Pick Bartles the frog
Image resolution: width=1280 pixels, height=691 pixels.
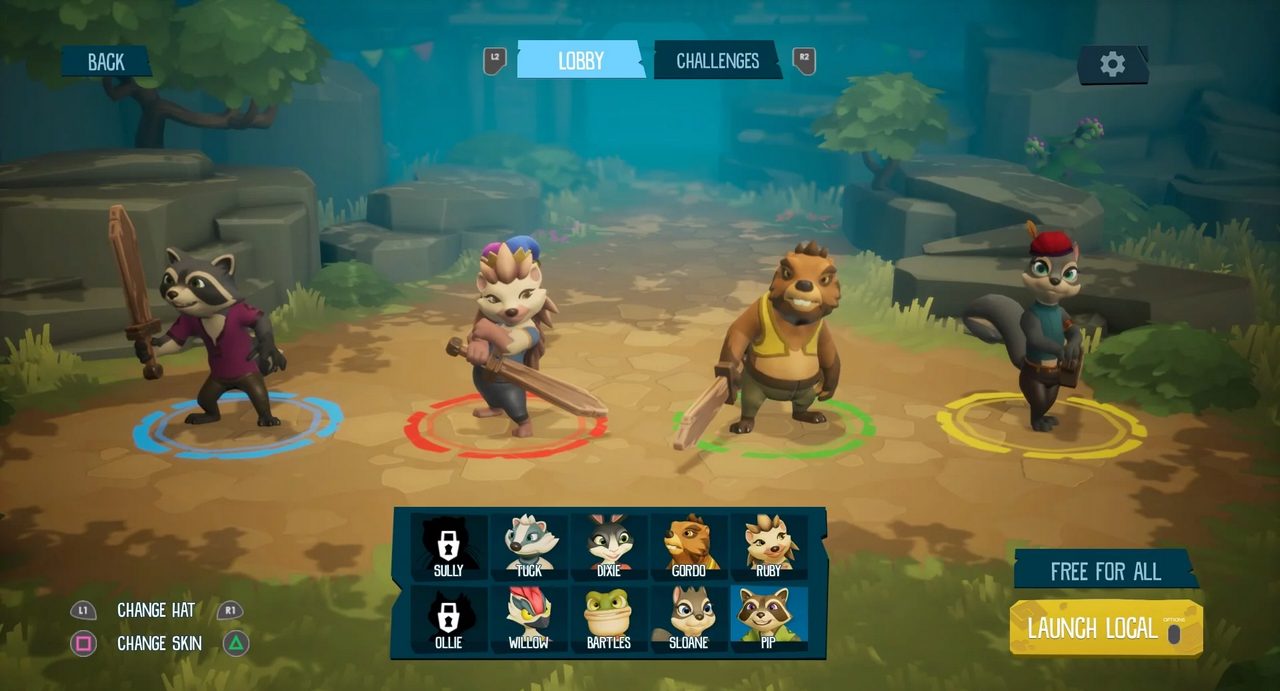[609, 618]
